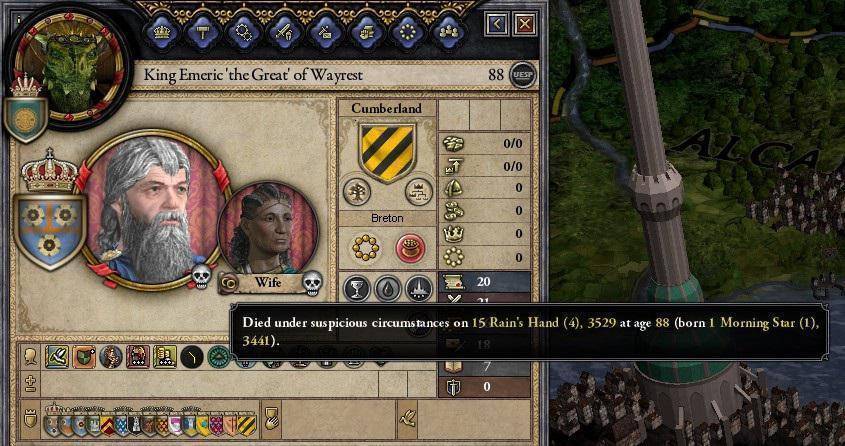Viewport: 845px width, 446px height.
Task: Open the ring of circles tab
Action: (405, 30)
